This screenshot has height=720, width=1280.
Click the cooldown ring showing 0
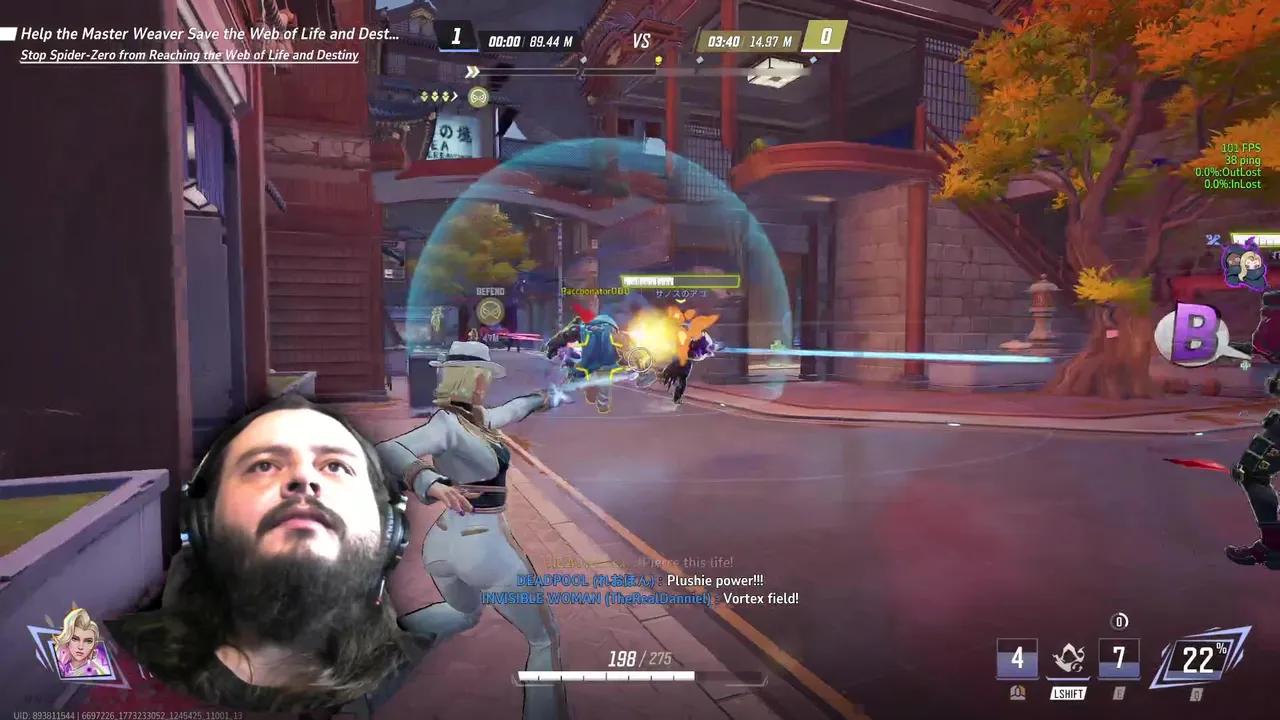tap(1119, 620)
